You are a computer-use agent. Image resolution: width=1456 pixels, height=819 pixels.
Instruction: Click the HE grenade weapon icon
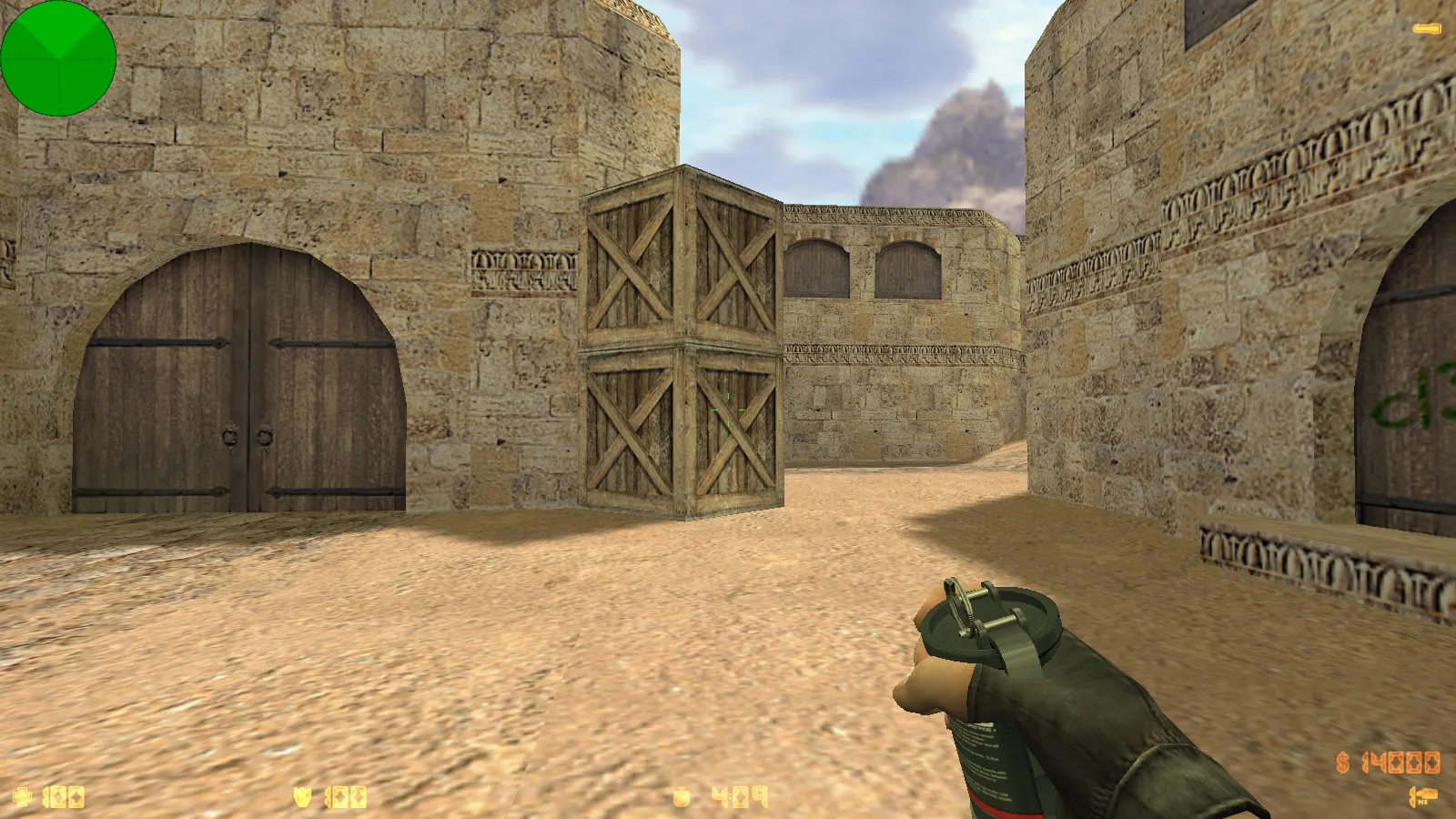(x=1422, y=797)
